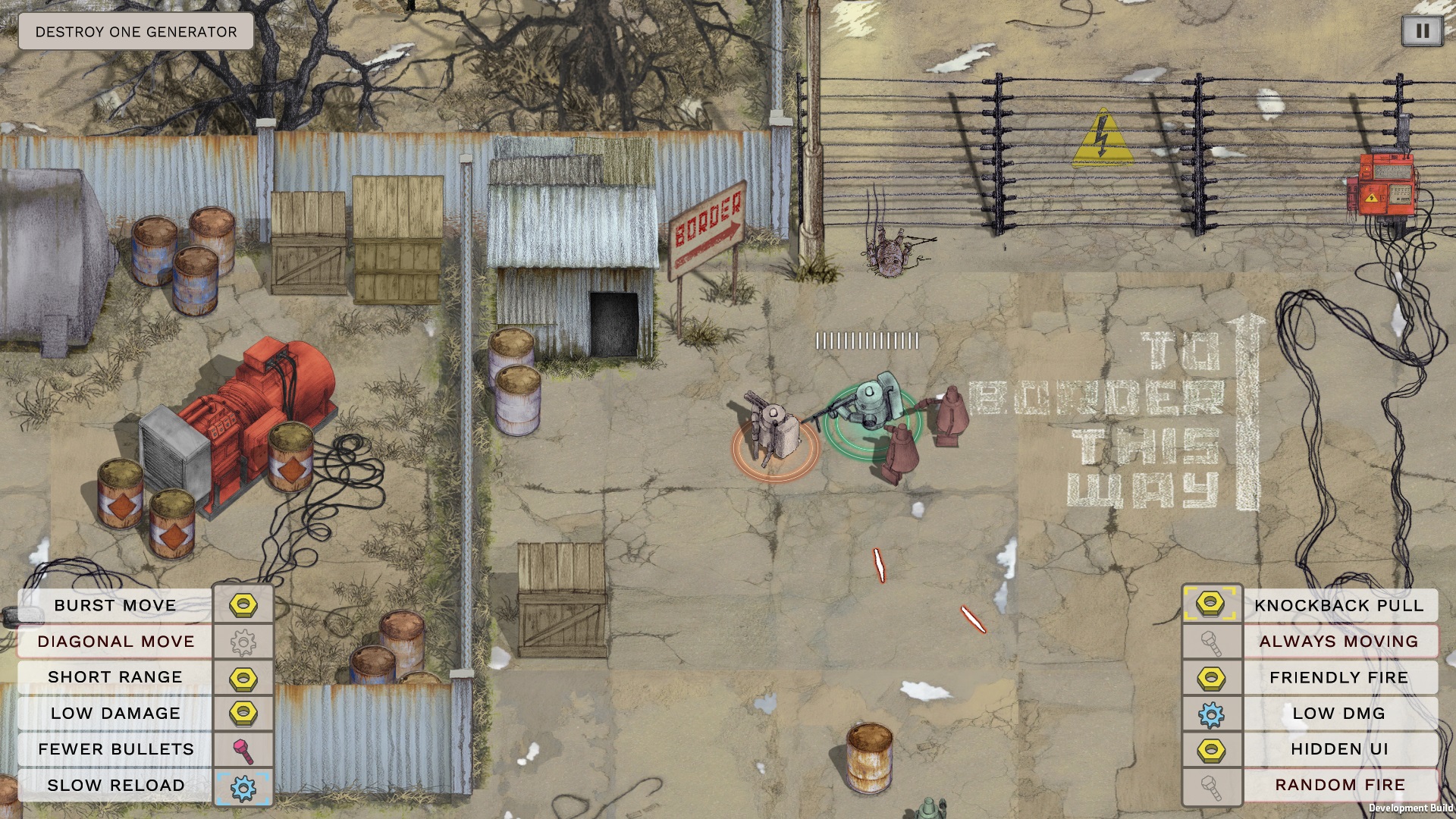Viewport: 1456px width, 819px height.
Task: Click the yellow nut icon beside Knockback Pull
Action: [1211, 604]
